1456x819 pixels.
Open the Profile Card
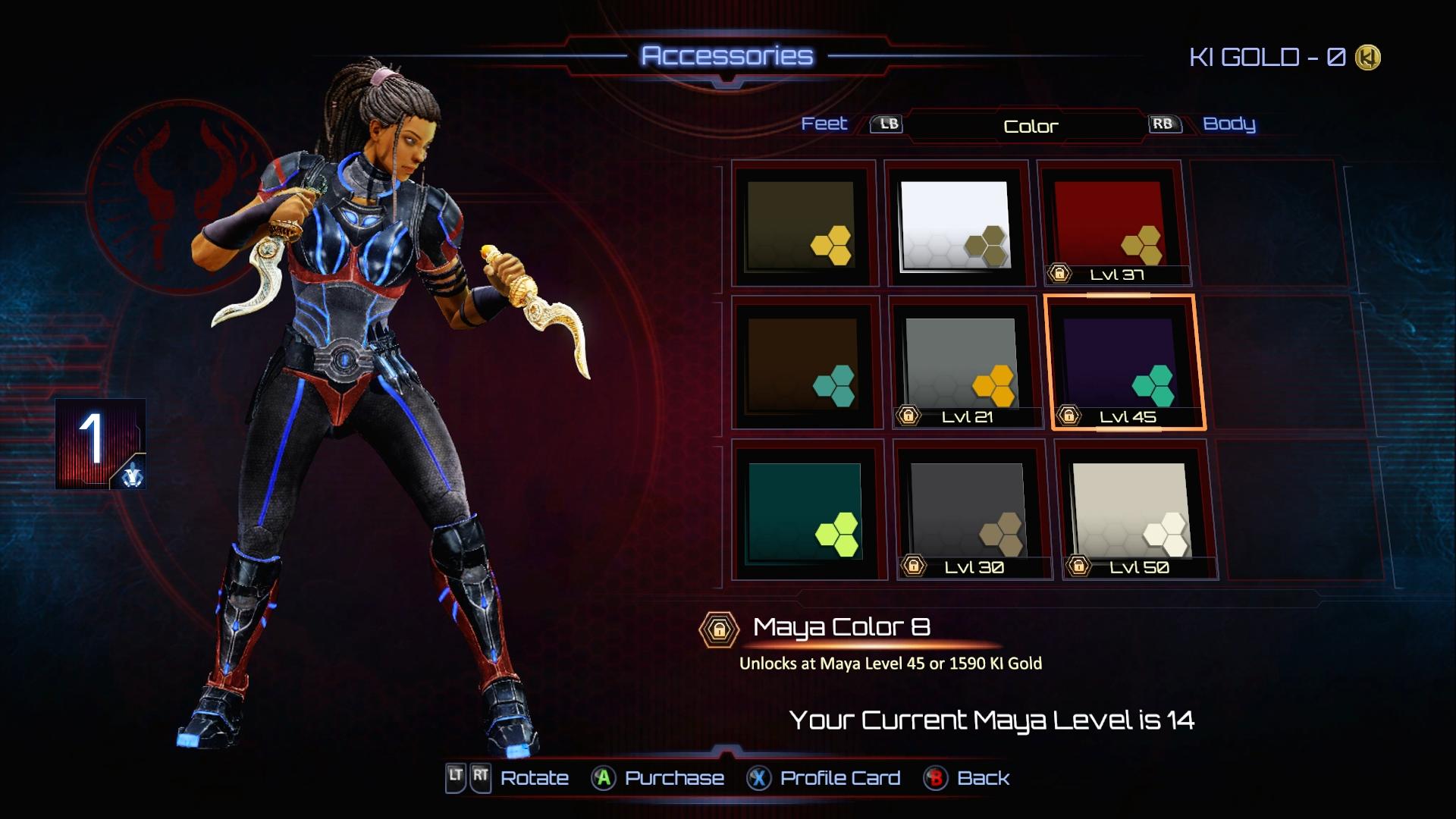824,778
